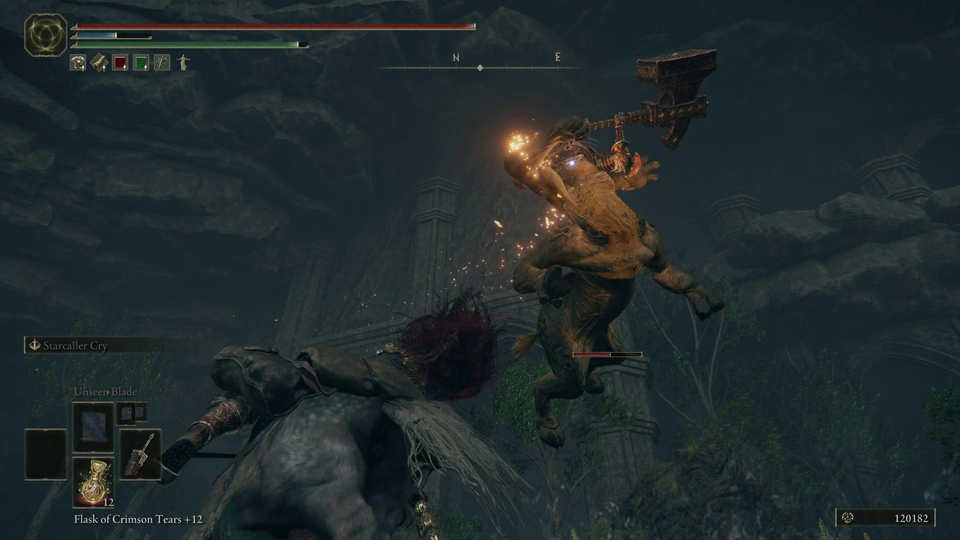The height and width of the screenshot is (540, 960).
Task: Click the pale figure status icon
Action: click(x=183, y=63)
